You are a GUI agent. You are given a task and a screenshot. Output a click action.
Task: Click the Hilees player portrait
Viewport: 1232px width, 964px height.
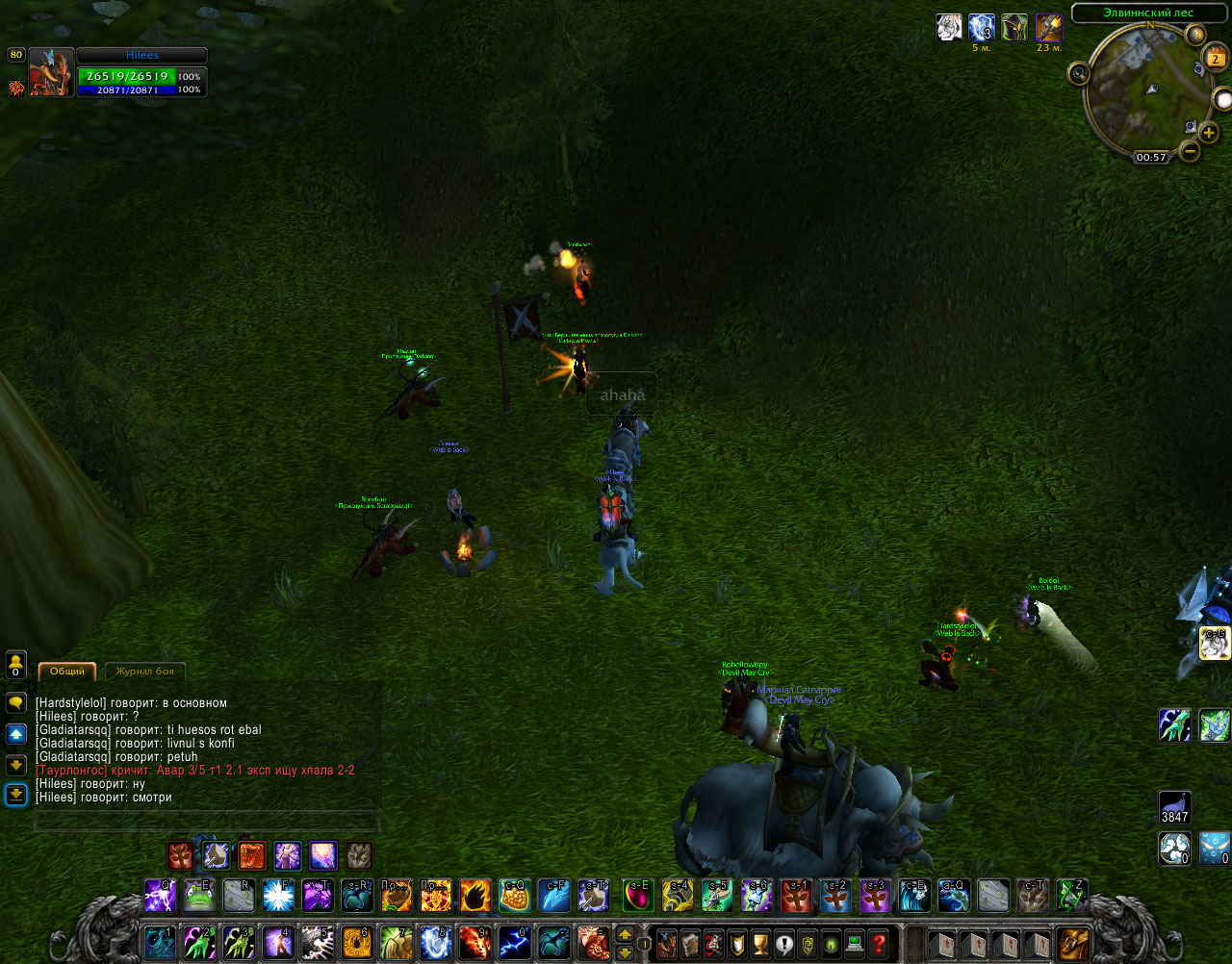pyautogui.click(x=51, y=72)
